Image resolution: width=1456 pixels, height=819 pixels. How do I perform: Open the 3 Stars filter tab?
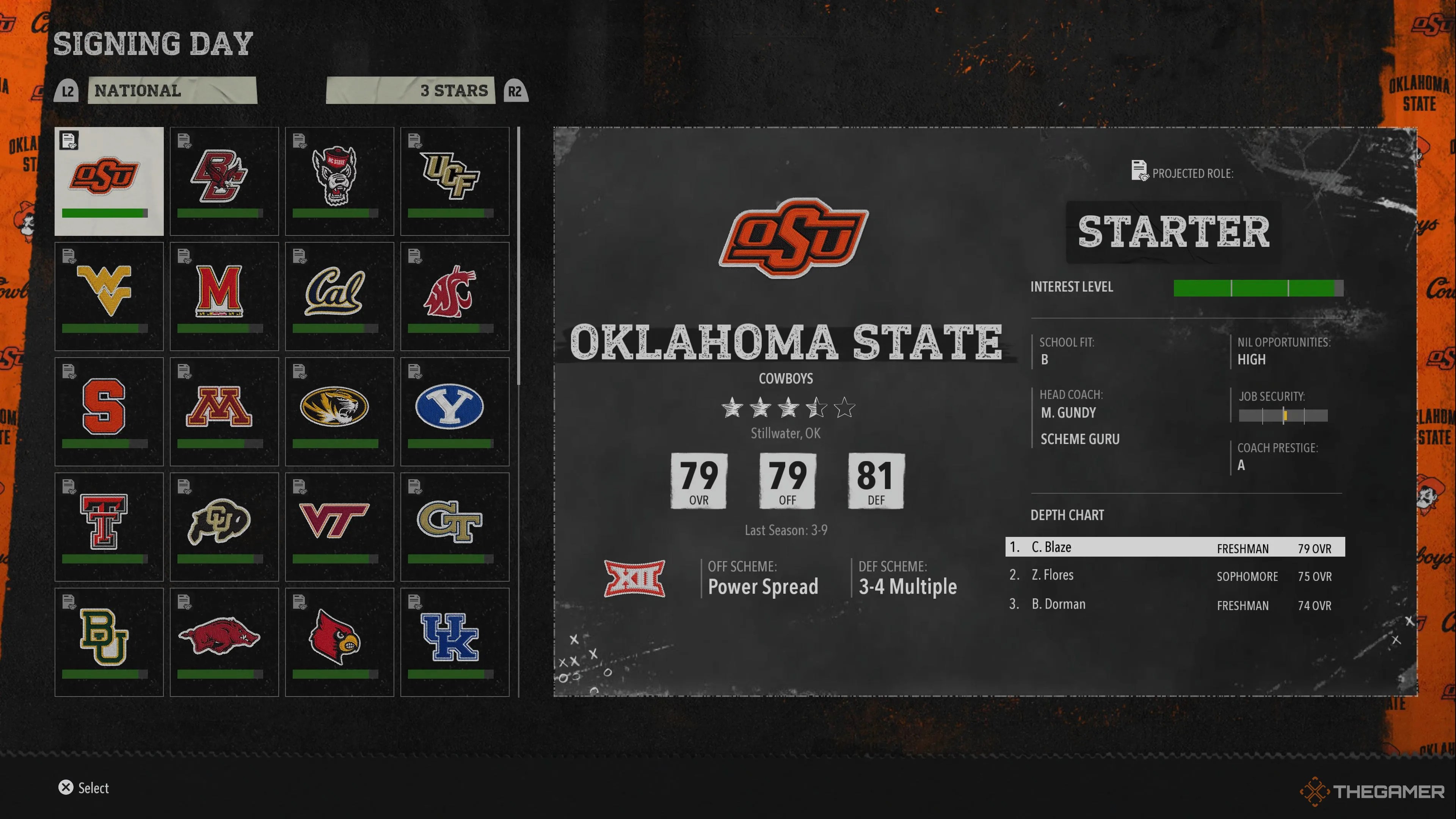point(410,91)
